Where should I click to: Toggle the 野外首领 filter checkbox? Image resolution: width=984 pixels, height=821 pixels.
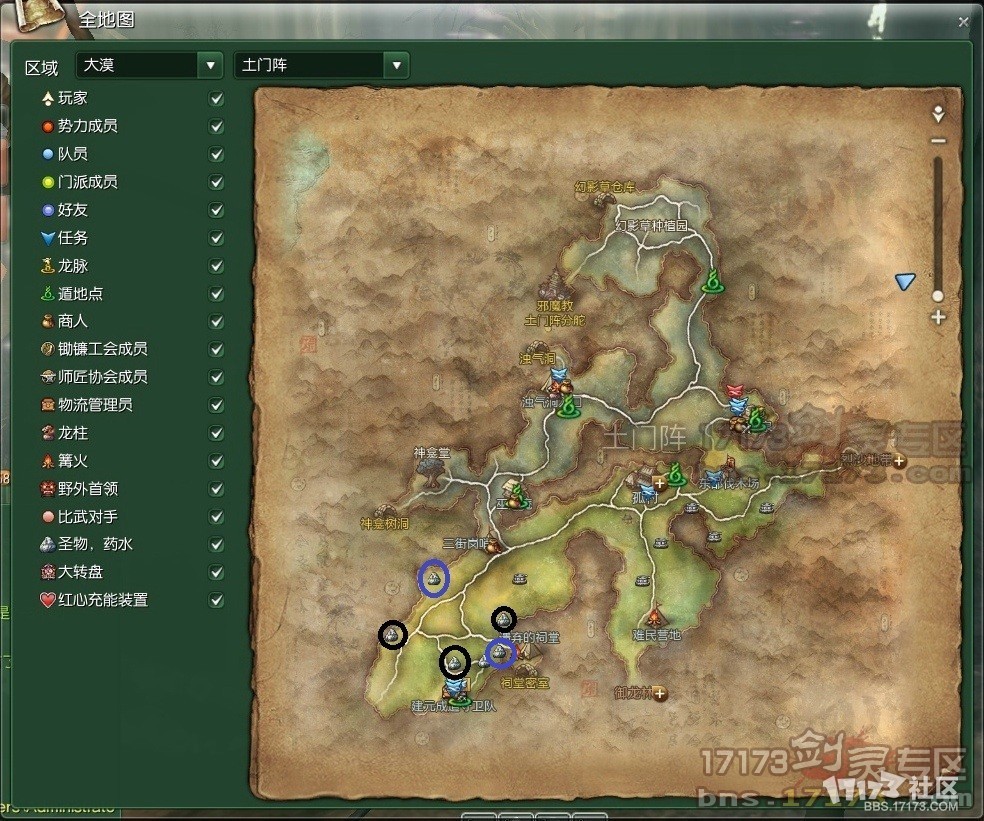[216, 490]
